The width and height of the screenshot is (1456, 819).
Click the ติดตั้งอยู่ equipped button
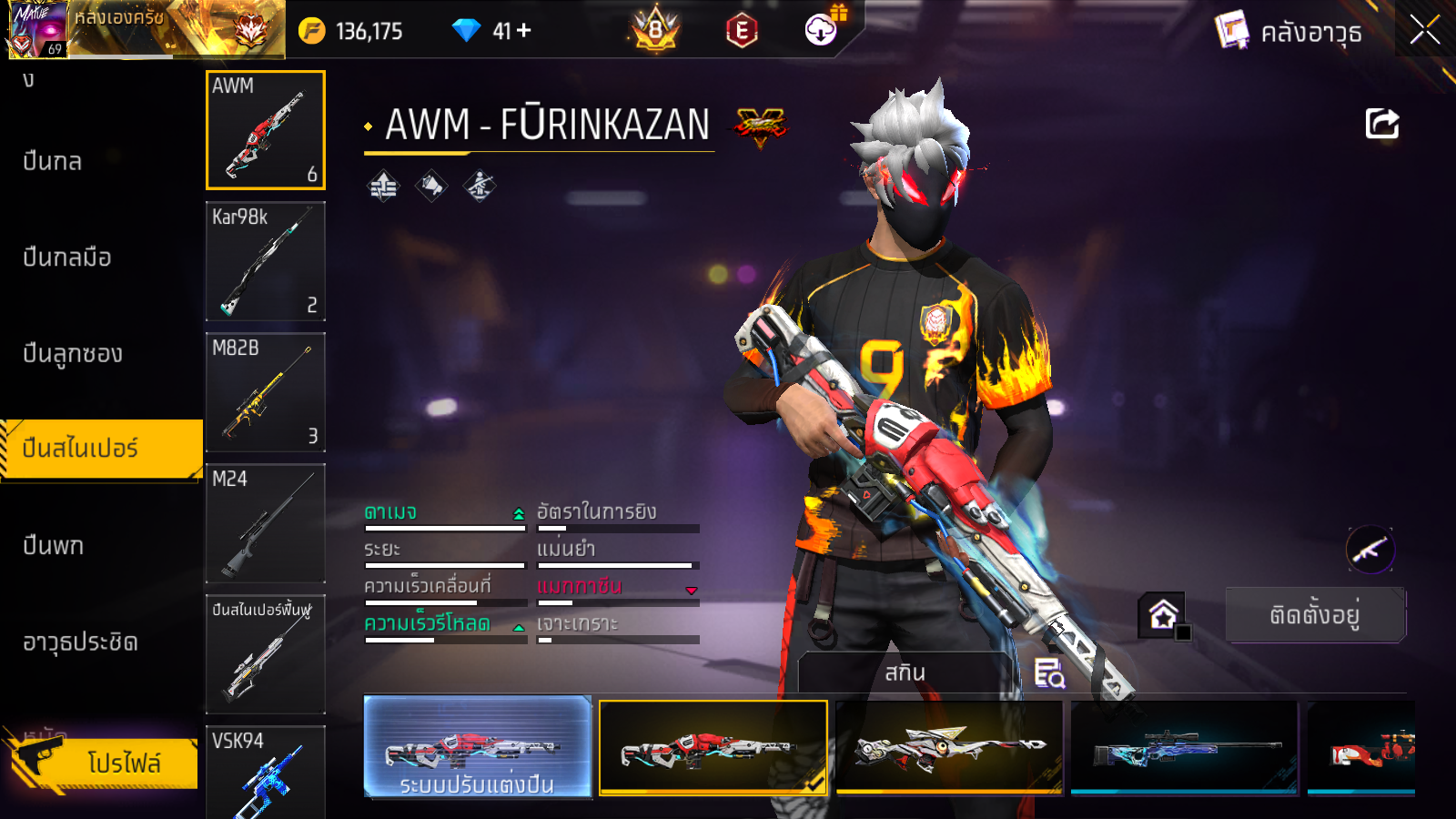(1315, 615)
